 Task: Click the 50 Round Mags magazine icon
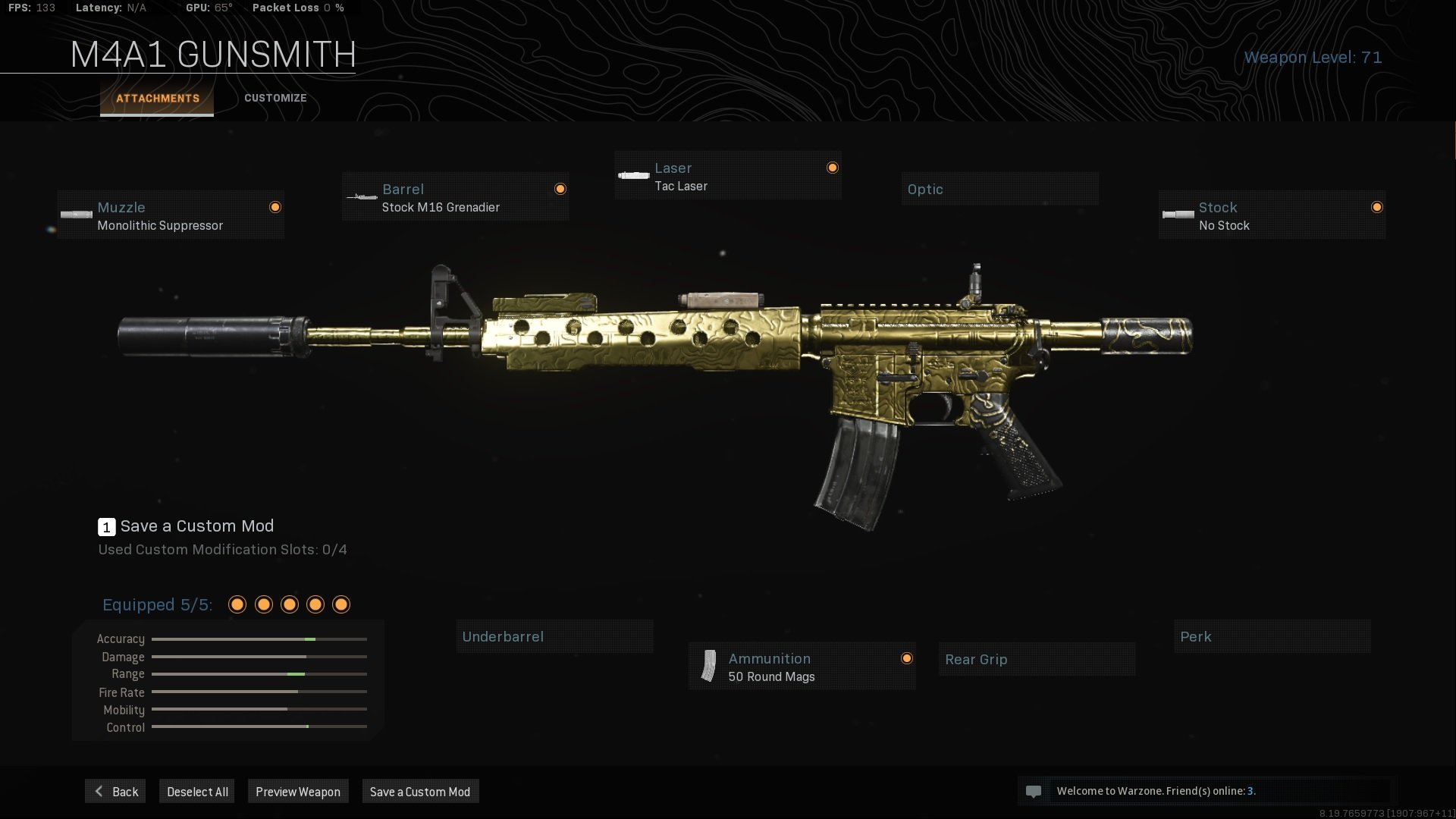pos(708,666)
